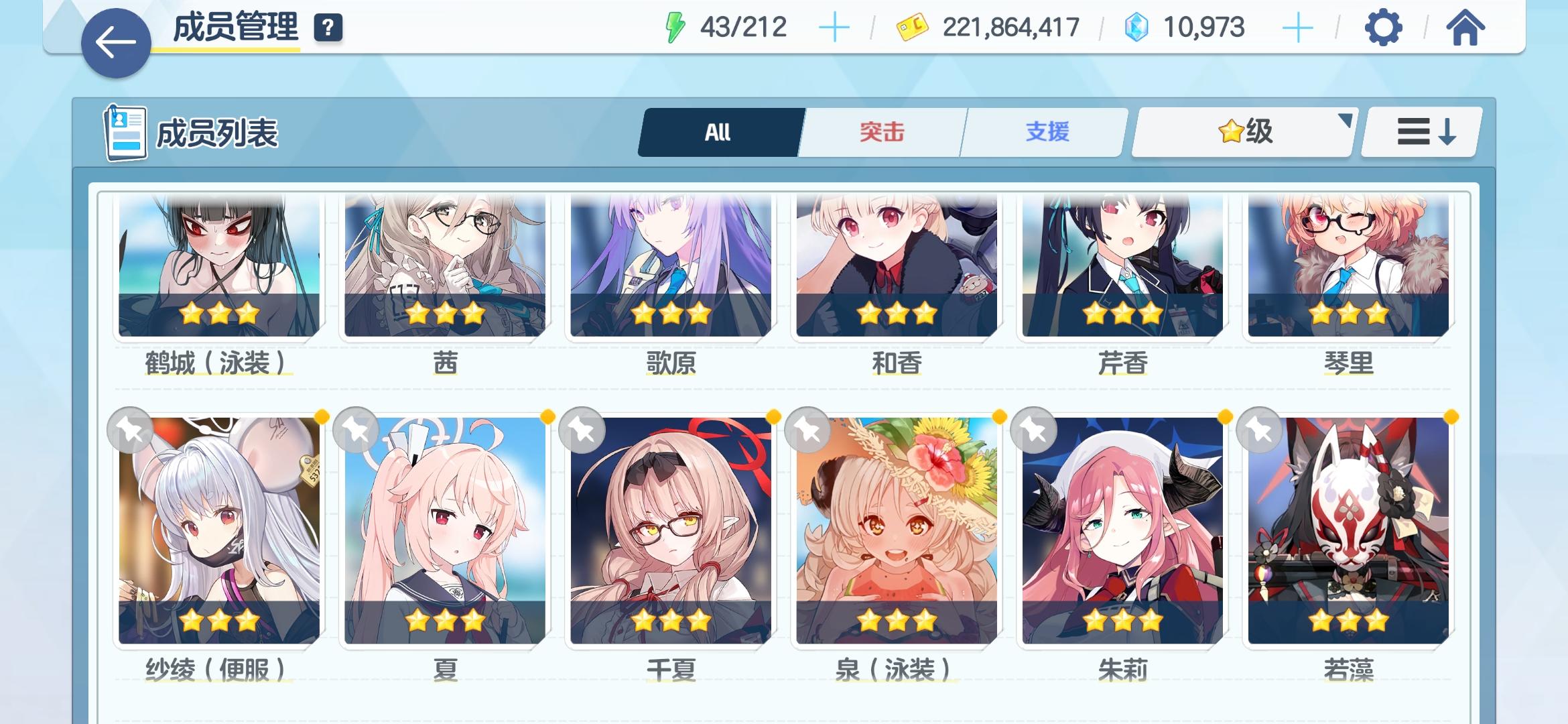Open the sort order selector
Image resolution: width=1568 pixels, height=724 pixels.
click(x=1420, y=132)
